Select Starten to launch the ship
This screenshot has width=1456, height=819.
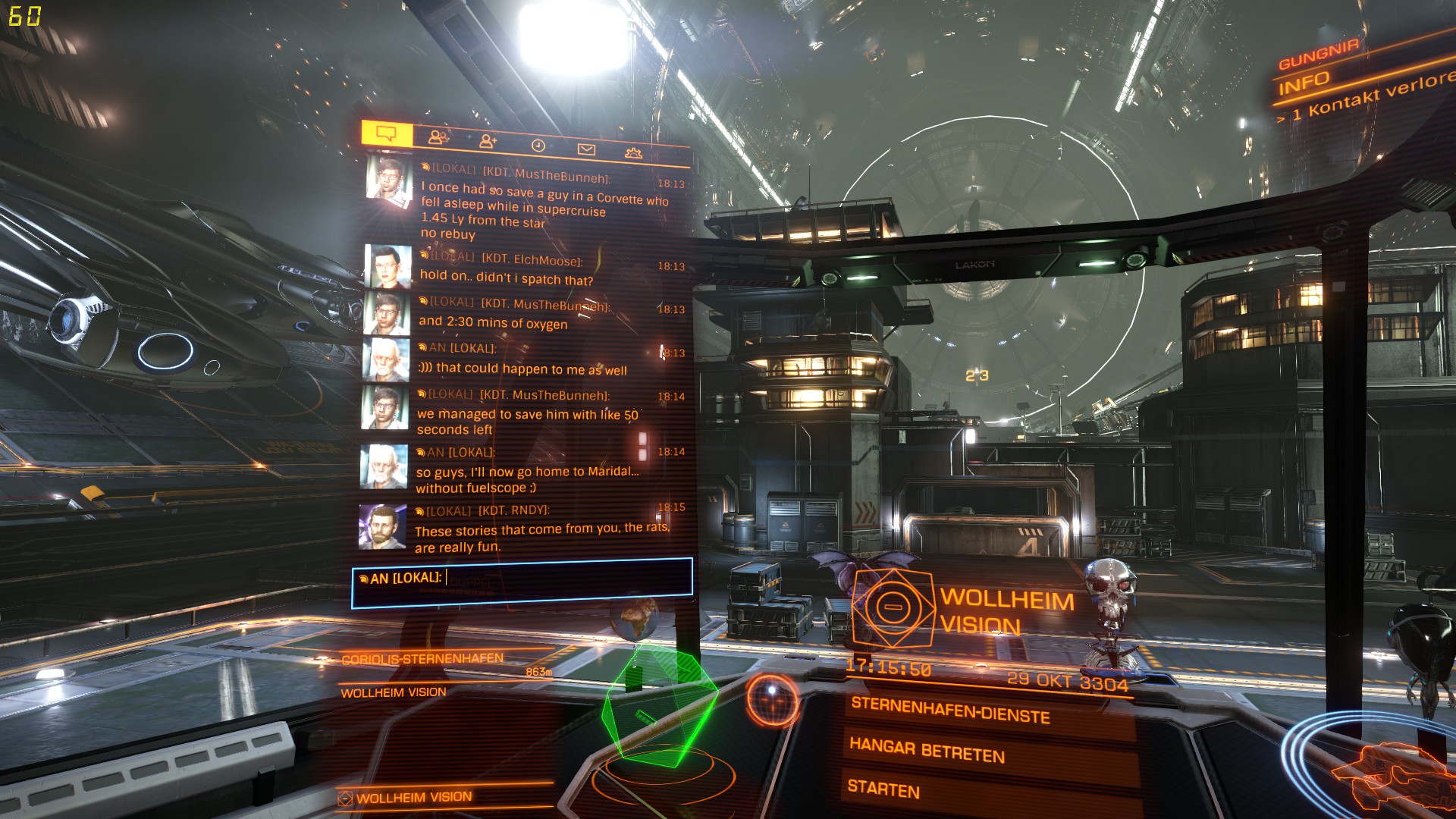tap(884, 790)
